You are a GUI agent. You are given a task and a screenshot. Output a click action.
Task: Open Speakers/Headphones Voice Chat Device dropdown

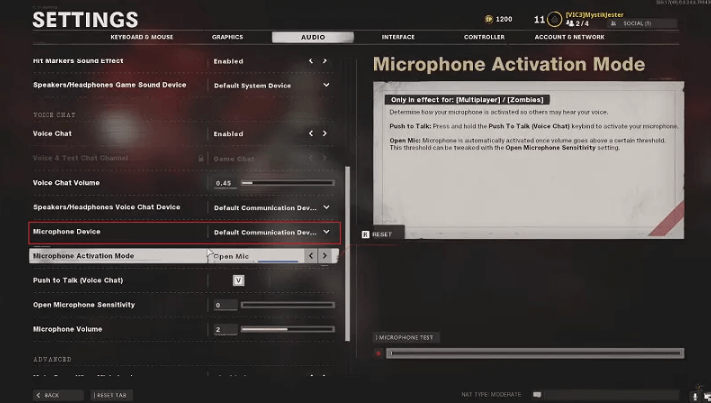point(326,207)
